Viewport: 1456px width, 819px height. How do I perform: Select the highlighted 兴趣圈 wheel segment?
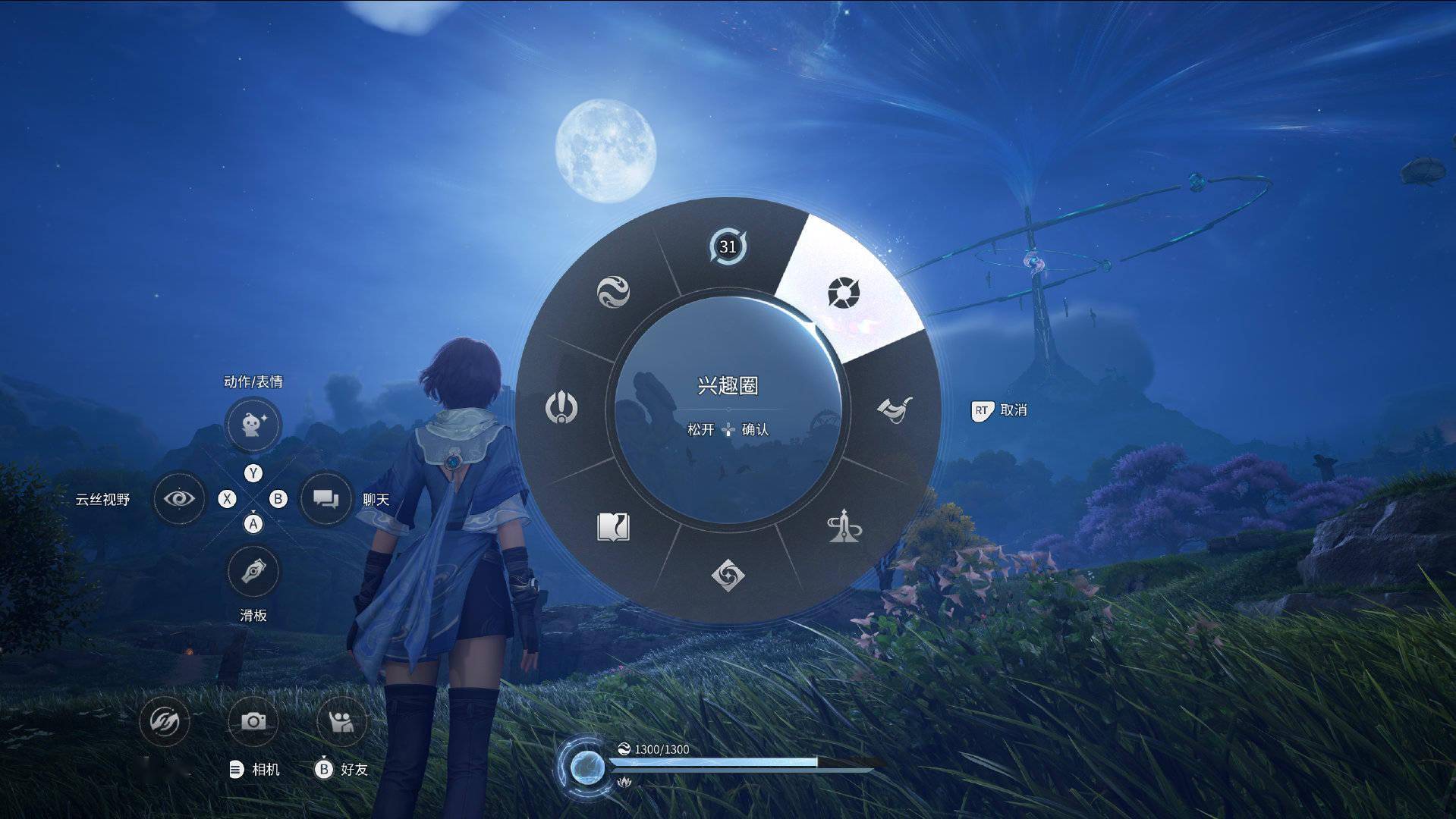843,293
